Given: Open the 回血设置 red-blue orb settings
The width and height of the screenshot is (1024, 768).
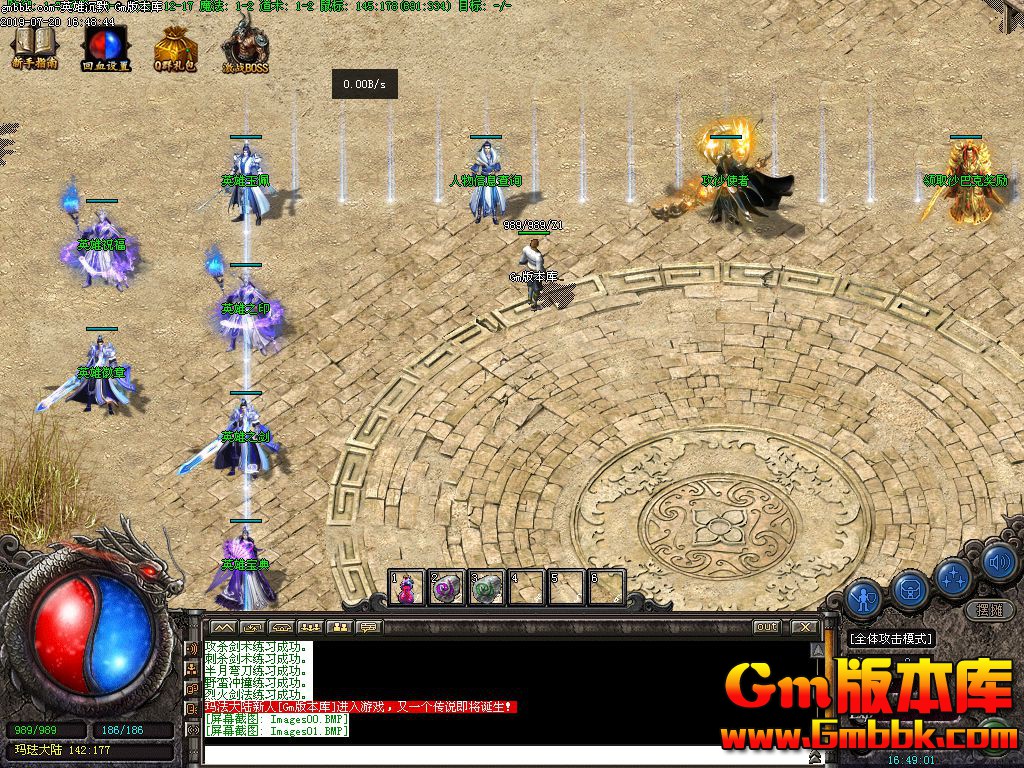Looking at the screenshot, I should click(106, 46).
